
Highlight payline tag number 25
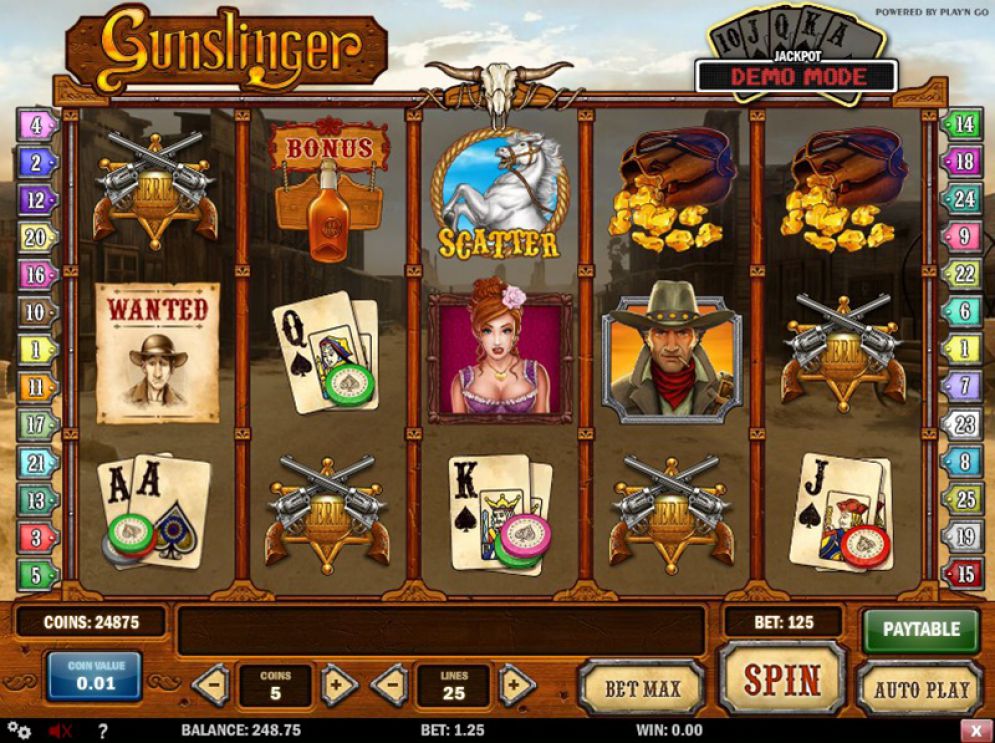pyautogui.click(x=963, y=500)
